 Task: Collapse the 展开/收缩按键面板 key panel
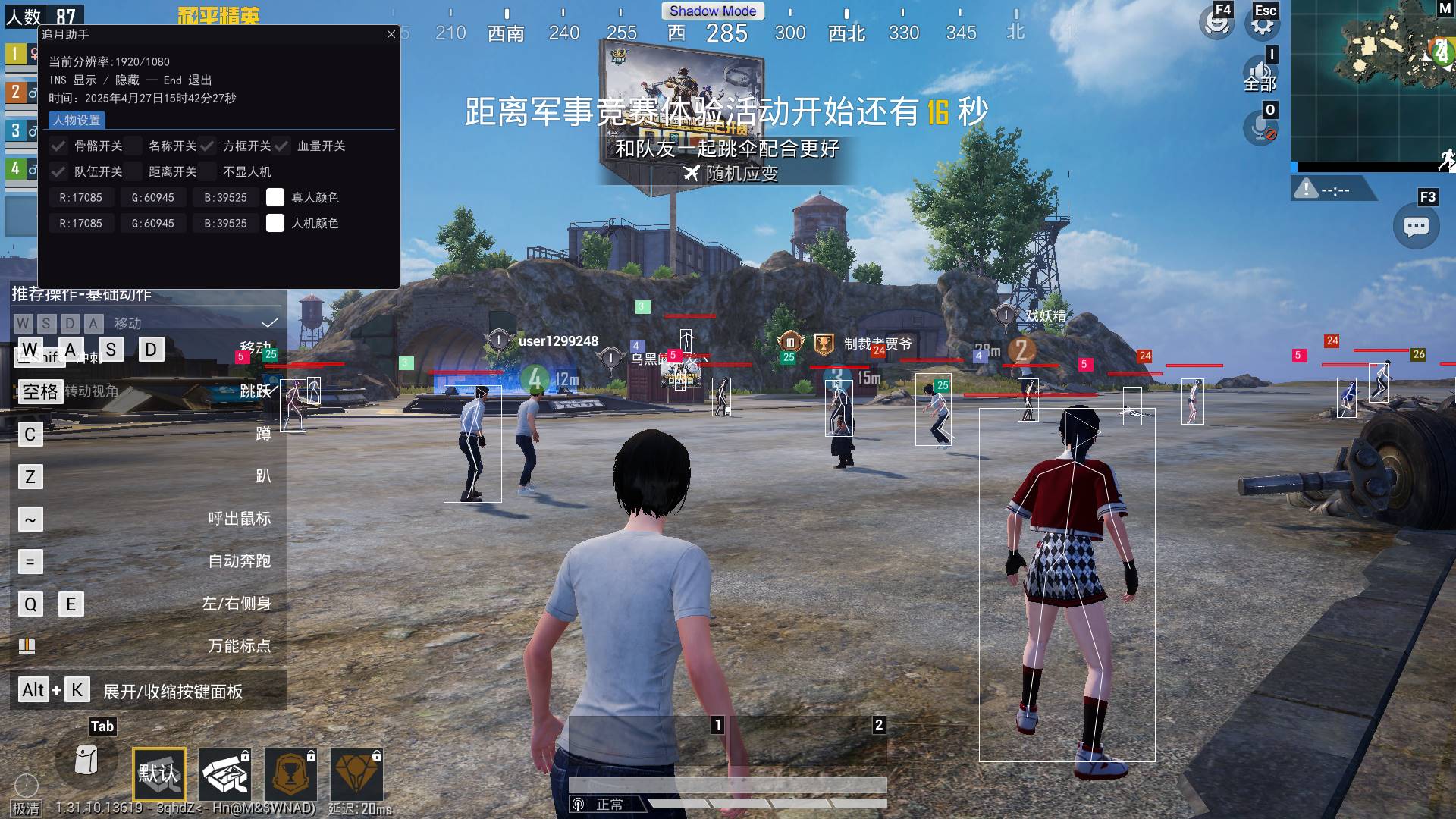[x=172, y=691]
